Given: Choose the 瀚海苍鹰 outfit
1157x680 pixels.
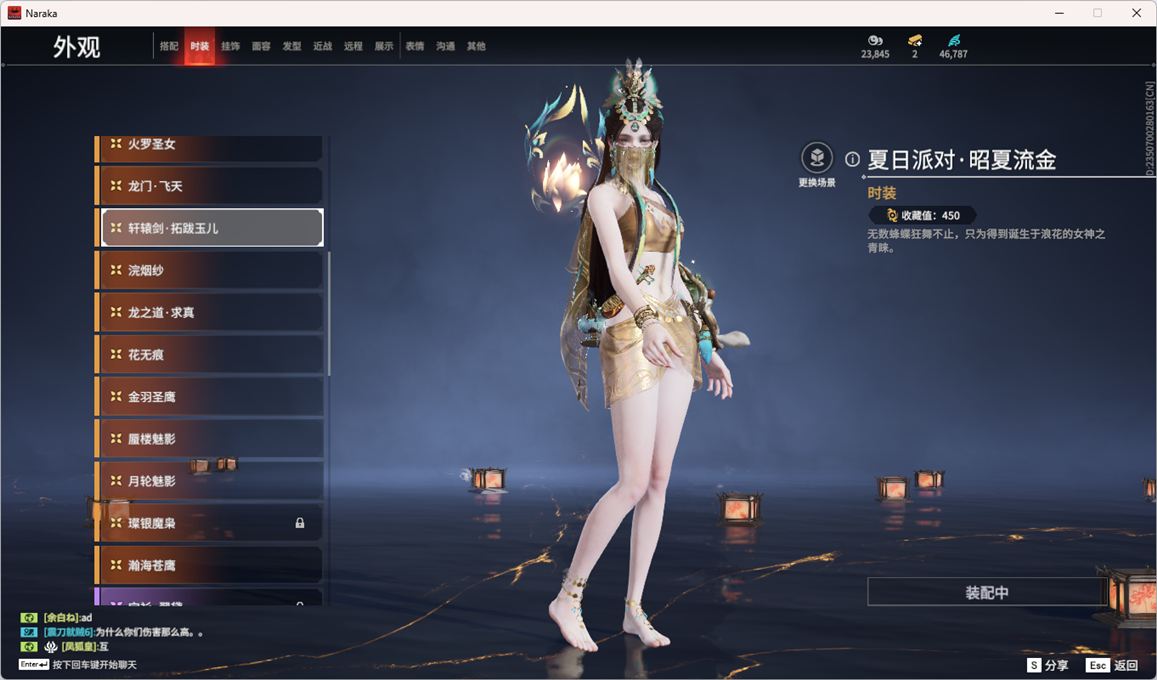Looking at the screenshot, I should (x=210, y=565).
